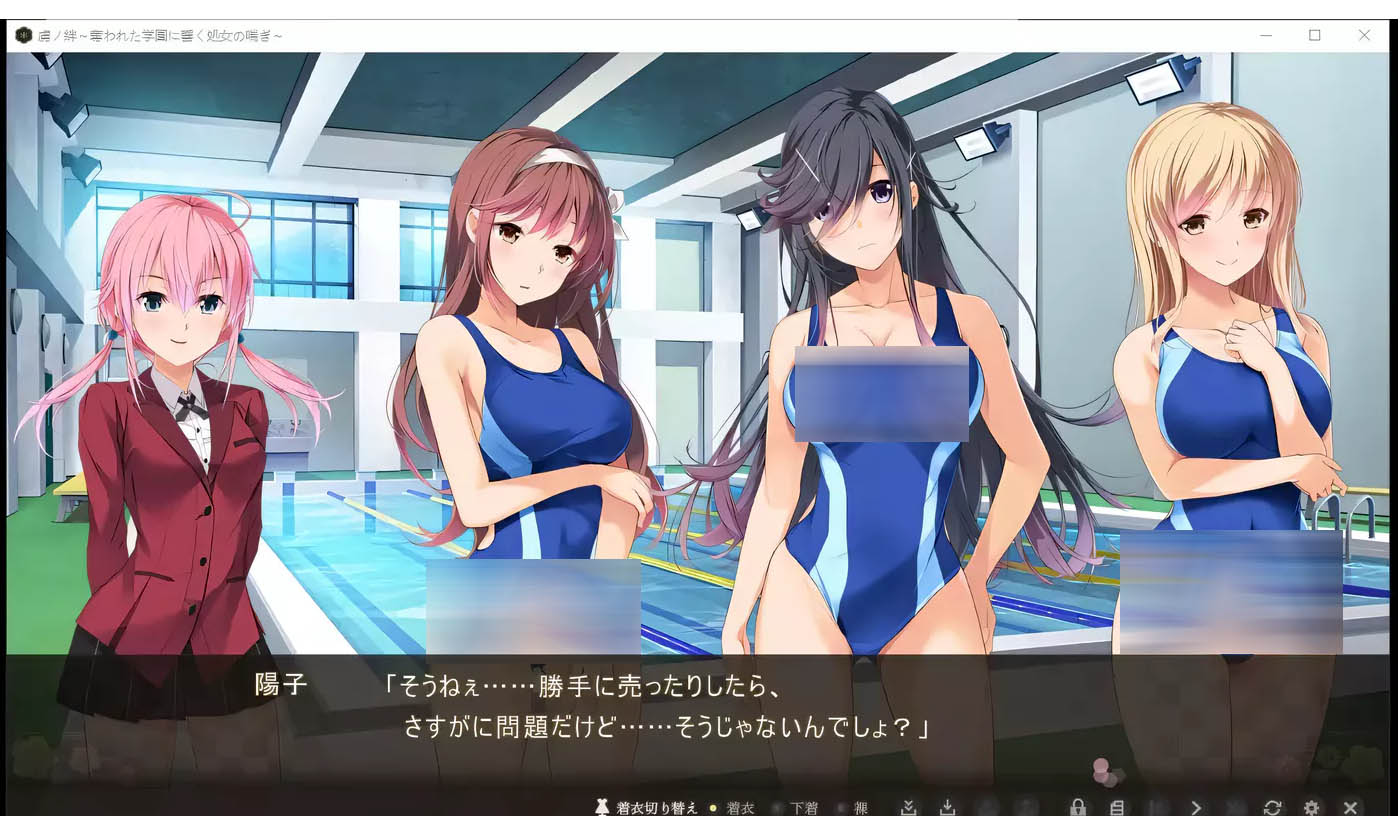Open the backlog document icon
This screenshot has height=816, width=1400.
coord(1117,807)
